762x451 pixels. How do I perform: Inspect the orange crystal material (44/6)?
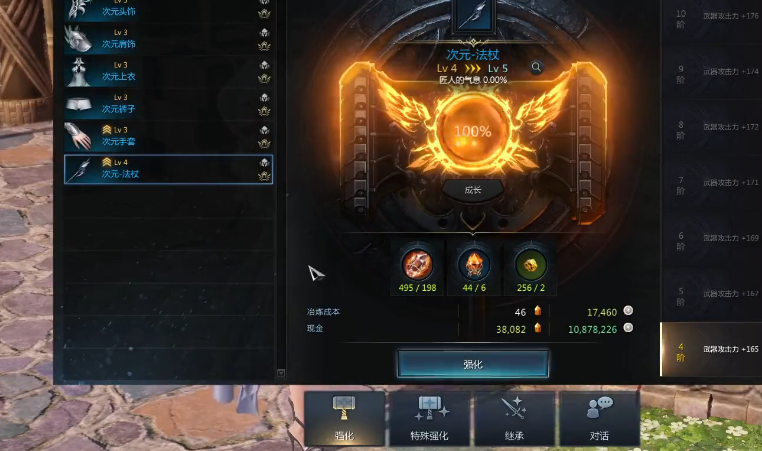tap(473, 264)
